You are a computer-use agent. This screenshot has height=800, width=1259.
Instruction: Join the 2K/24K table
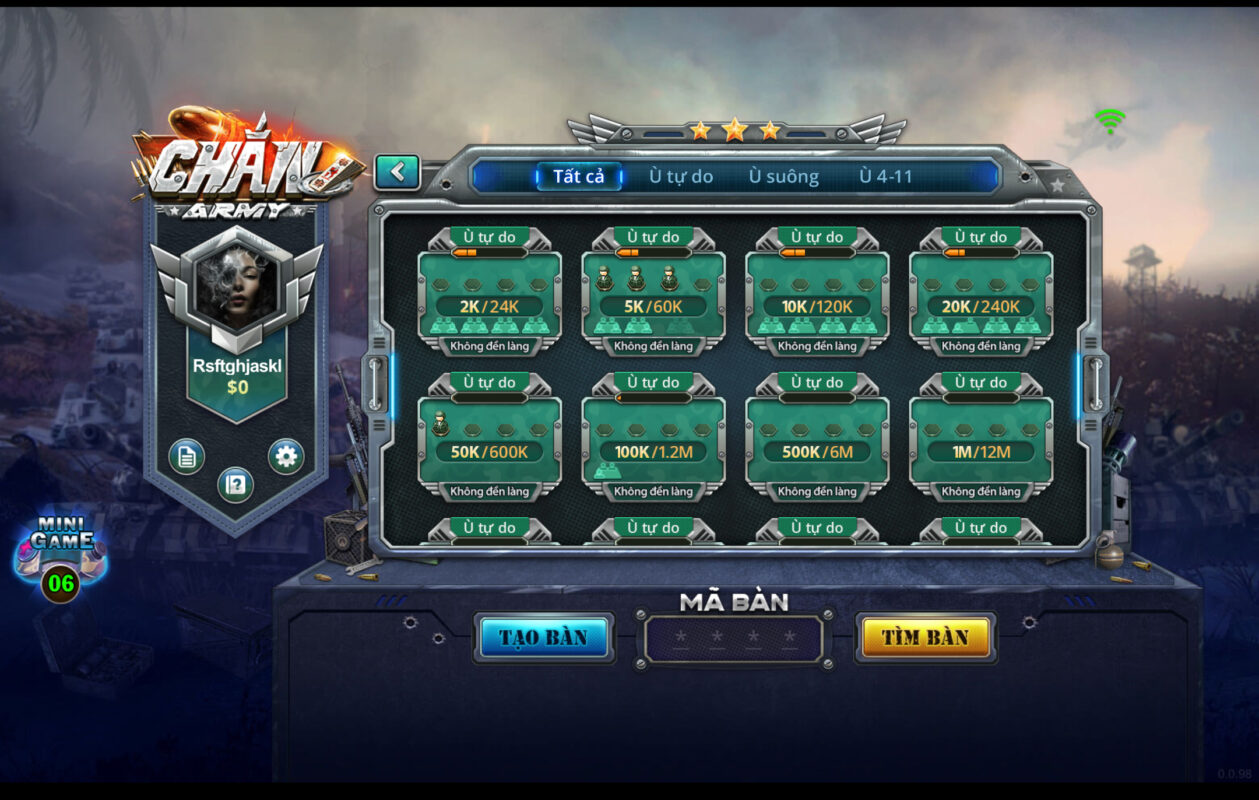click(x=489, y=295)
